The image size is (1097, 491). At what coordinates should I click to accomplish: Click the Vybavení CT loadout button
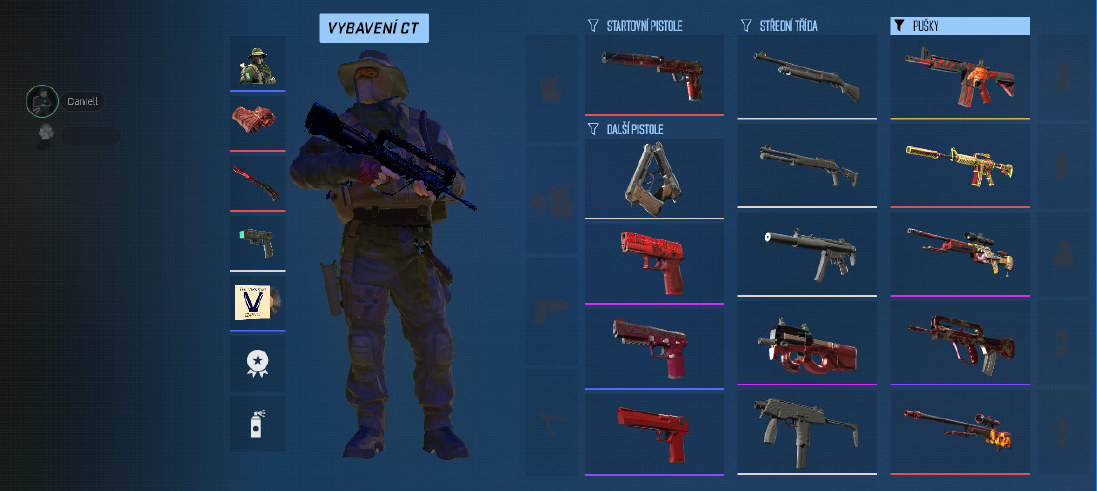(x=374, y=28)
